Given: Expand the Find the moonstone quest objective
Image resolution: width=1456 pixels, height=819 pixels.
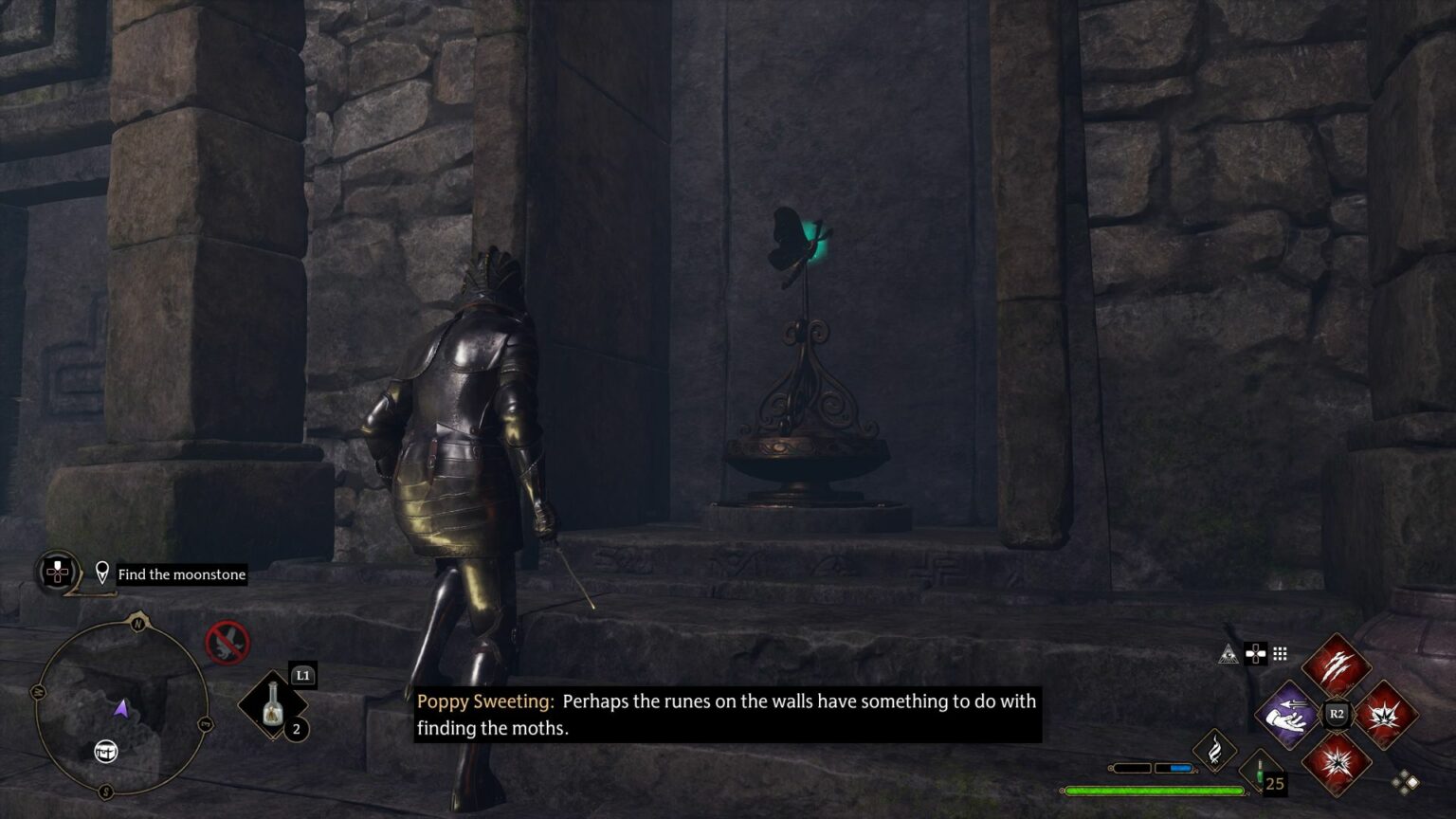Looking at the screenshot, I should coord(180,574).
